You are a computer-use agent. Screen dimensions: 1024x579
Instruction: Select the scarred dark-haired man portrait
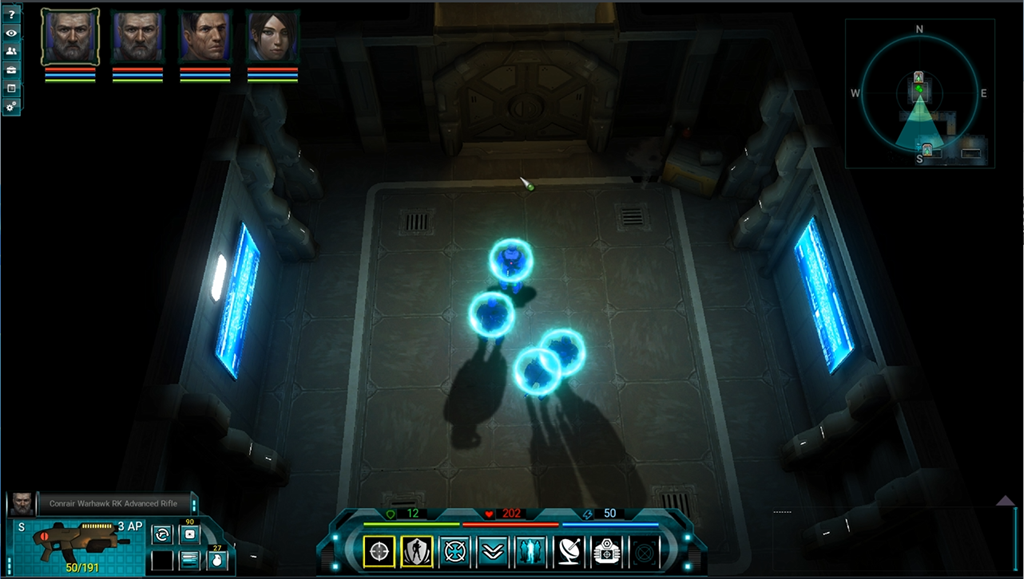click(x=205, y=38)
